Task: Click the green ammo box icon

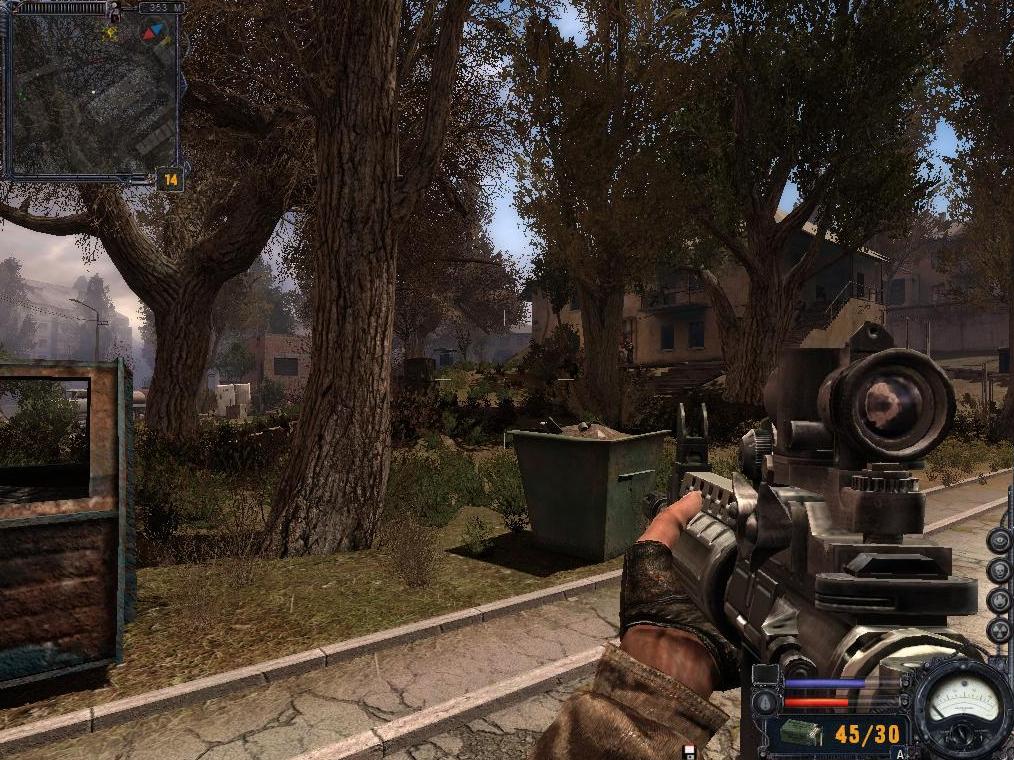Action: (x=801, y=734)
